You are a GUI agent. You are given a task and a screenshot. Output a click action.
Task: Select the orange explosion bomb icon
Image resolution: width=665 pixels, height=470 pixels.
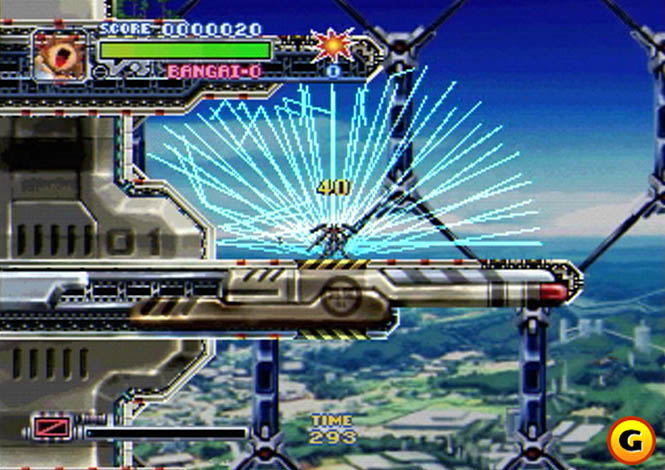click(331, 45)
